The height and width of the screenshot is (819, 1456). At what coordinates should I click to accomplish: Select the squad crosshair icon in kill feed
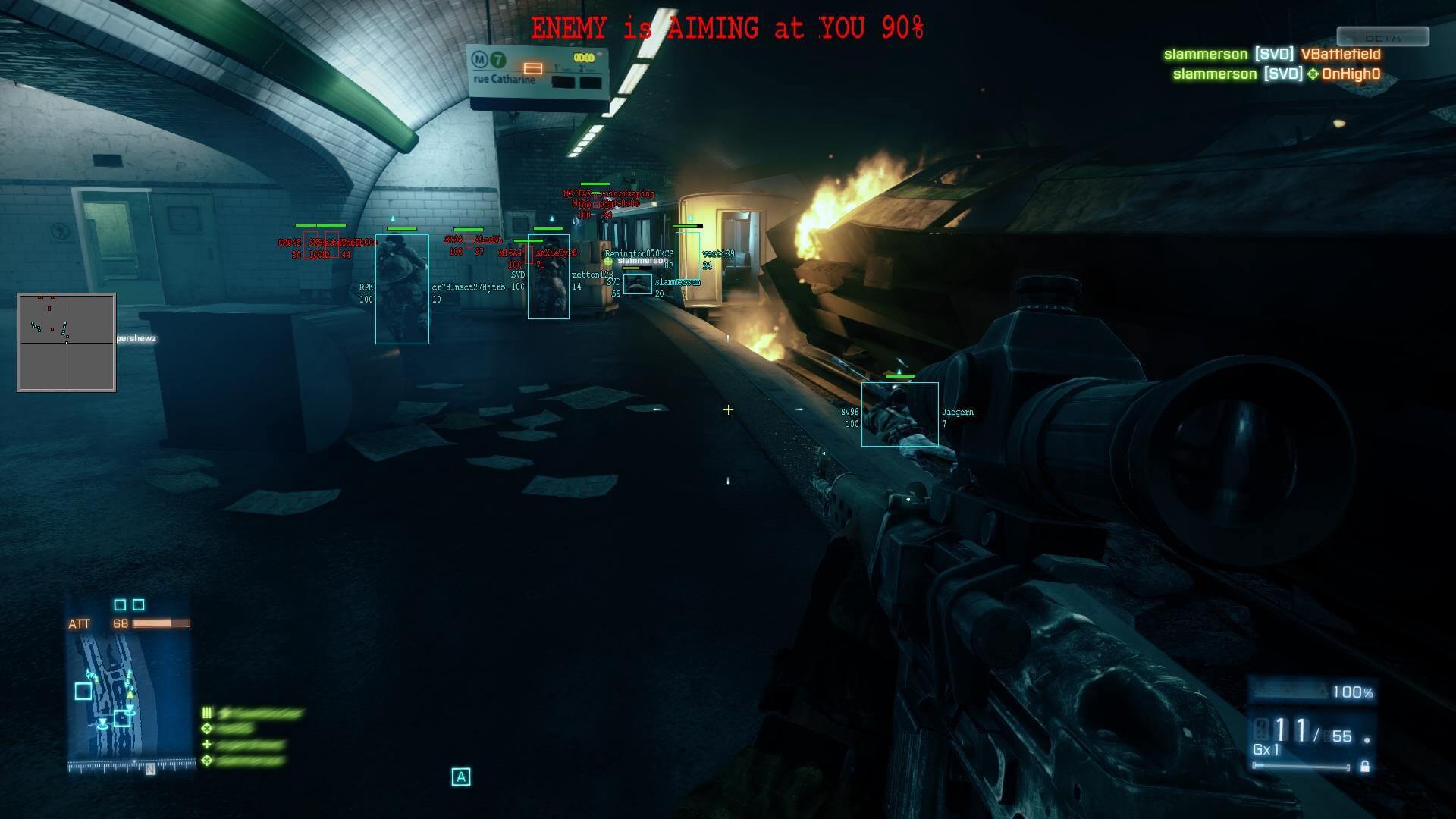tap(206, 729)
